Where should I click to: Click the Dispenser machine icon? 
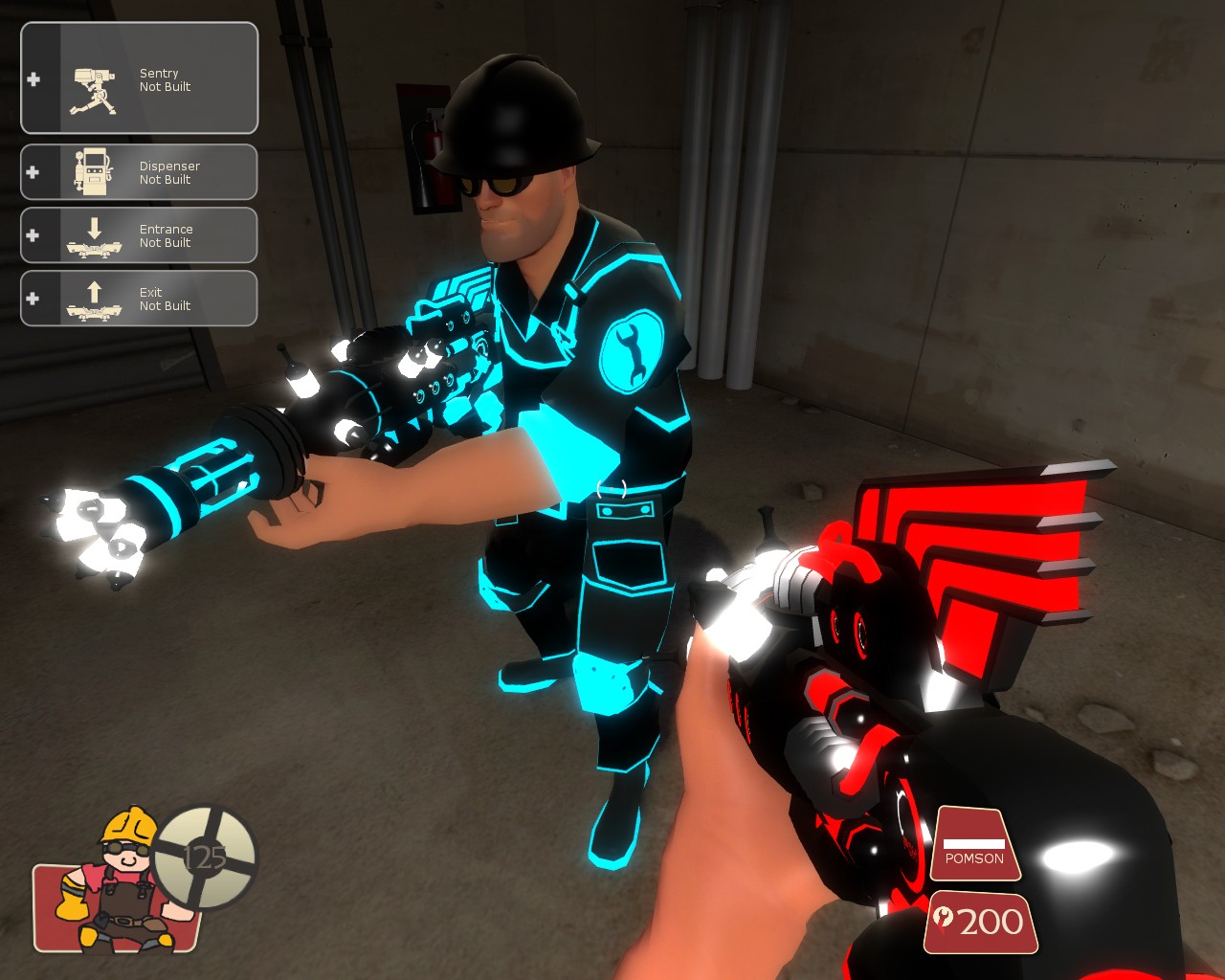pos(93,172)
